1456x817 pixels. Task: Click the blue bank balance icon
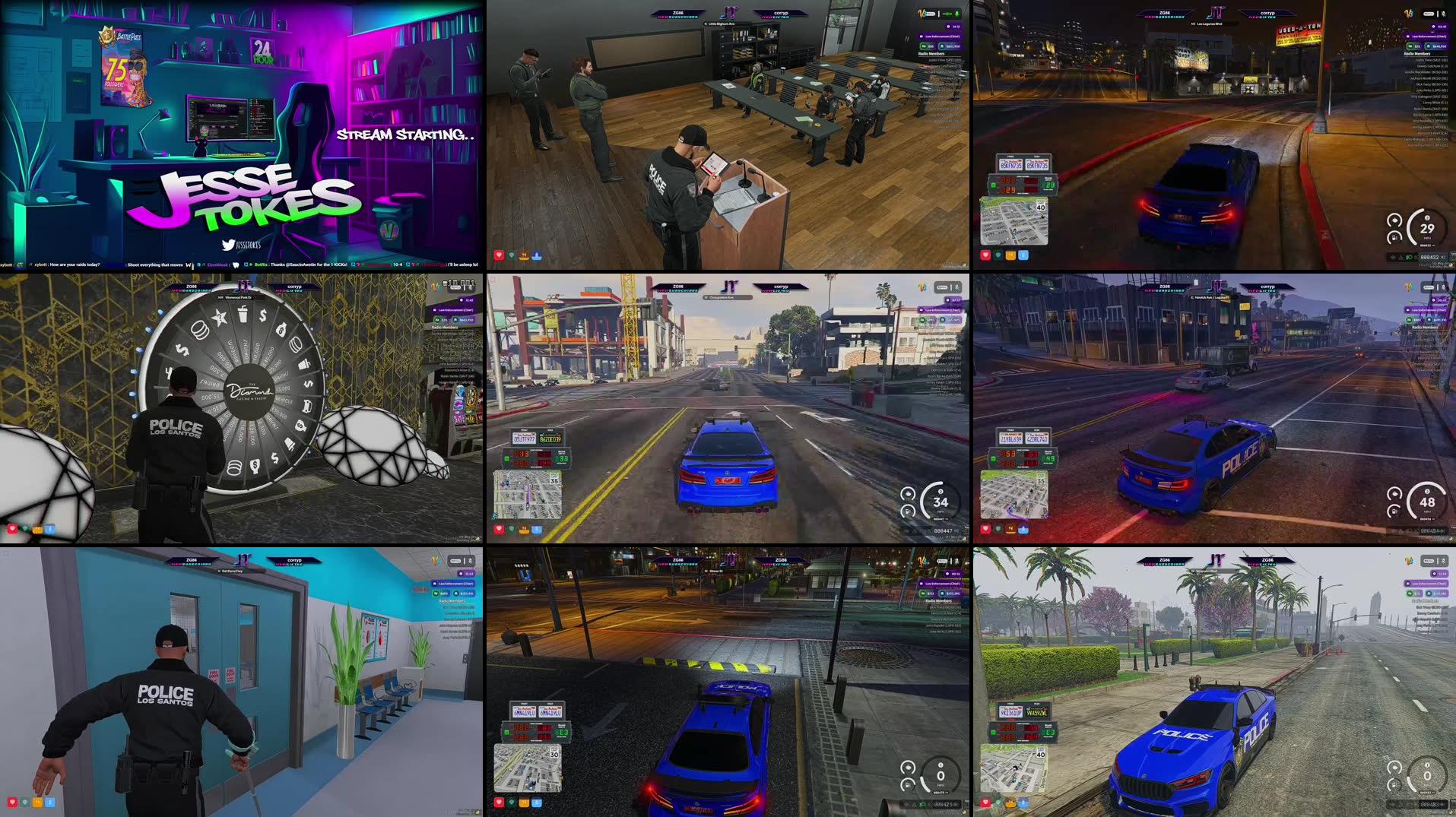(943, 46)
